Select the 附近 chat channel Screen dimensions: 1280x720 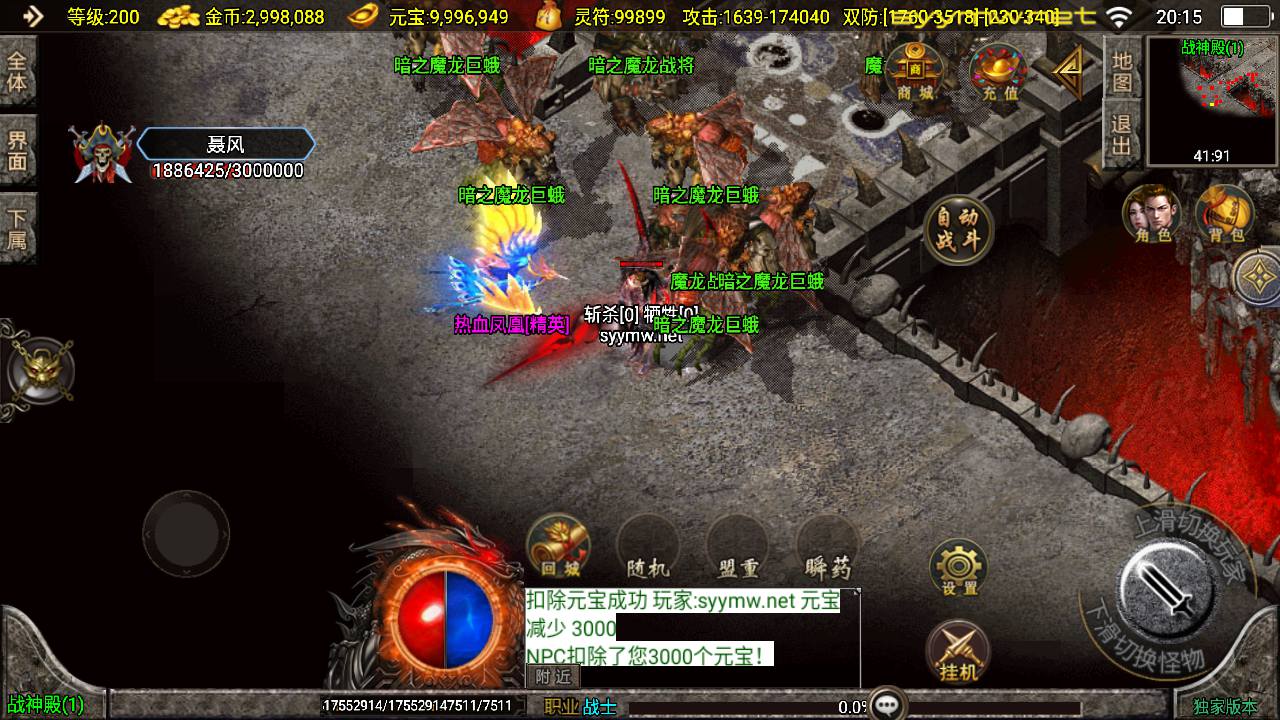tap(552, 677)
